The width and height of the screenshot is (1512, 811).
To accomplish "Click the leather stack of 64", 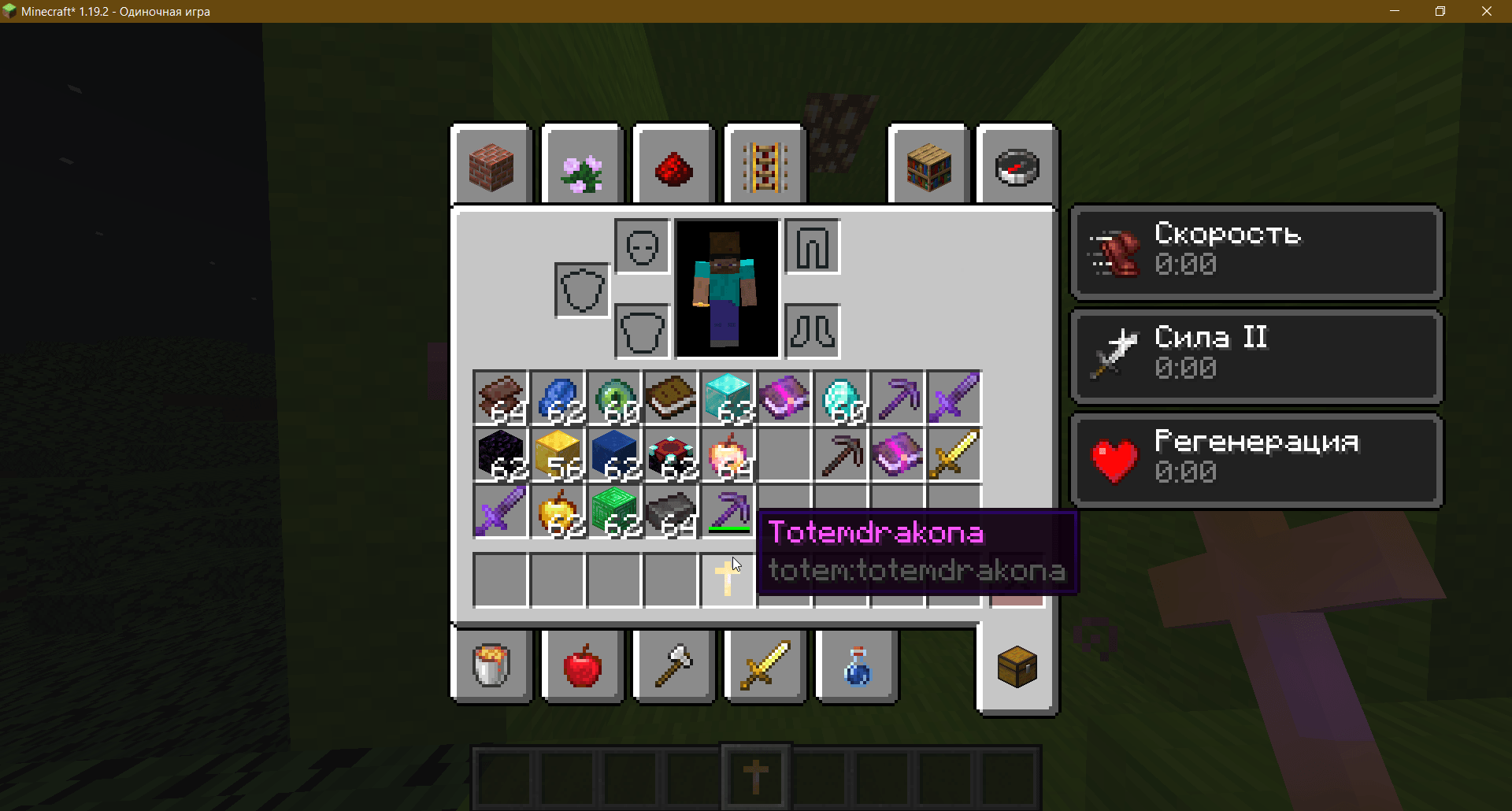I will (500, 398).
